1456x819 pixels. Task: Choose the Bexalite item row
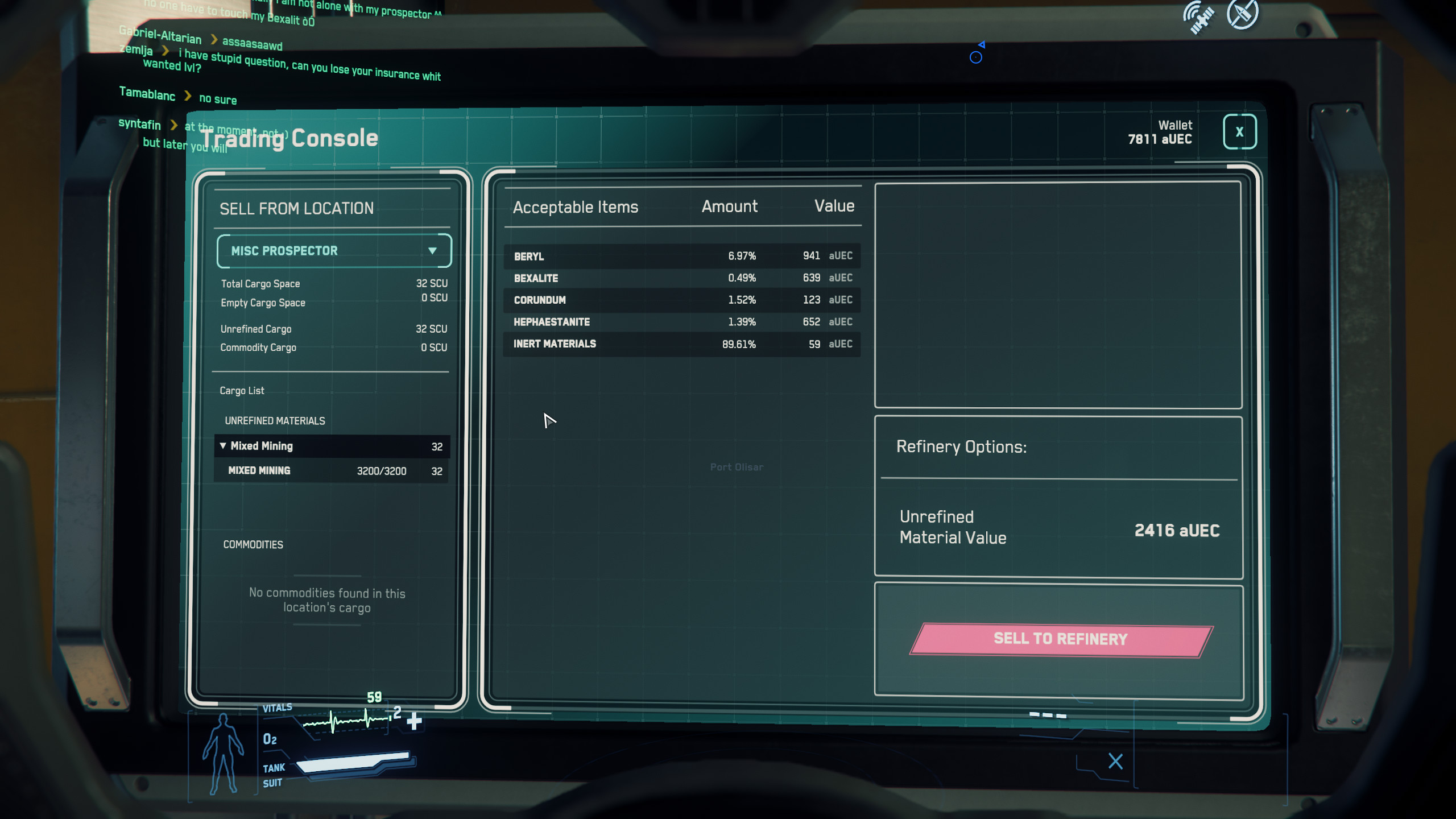[x=681, y=278]
